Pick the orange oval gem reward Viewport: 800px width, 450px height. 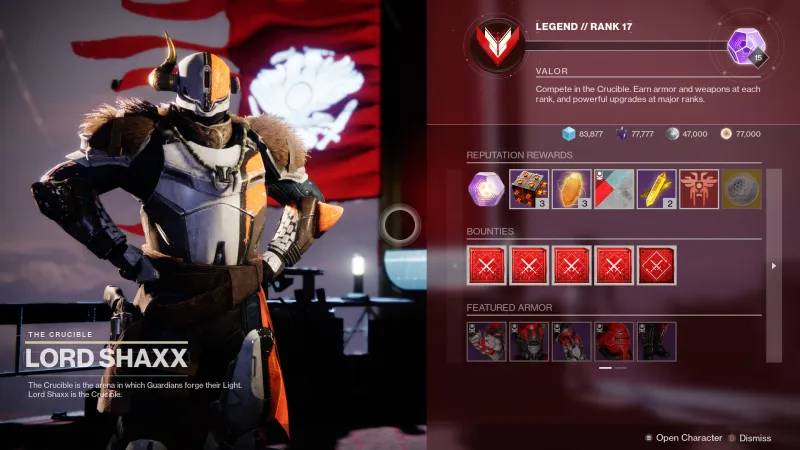pos(572,189)
